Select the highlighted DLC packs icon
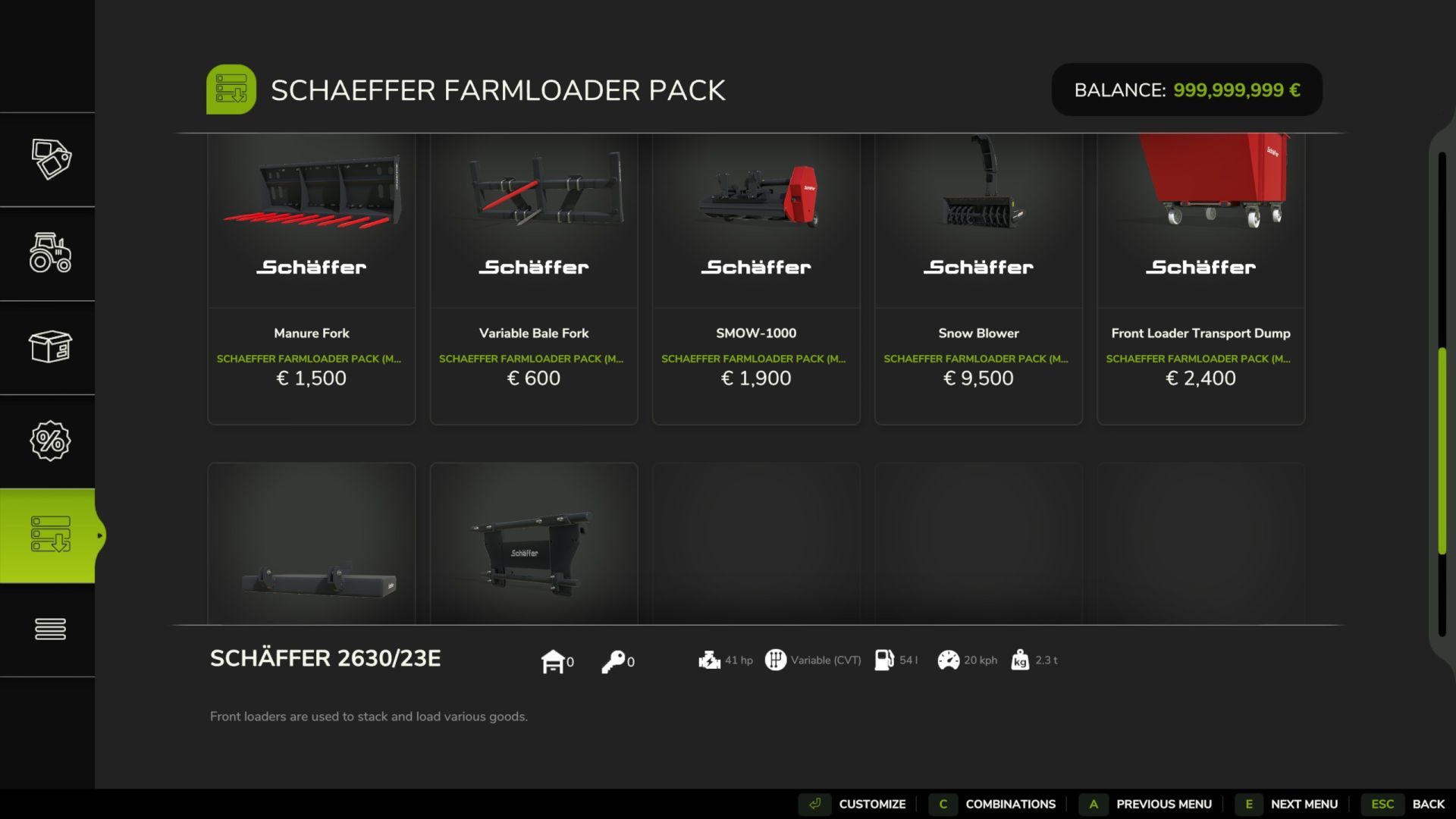The height and width of the screenshot is (819, 1456). pyautogui.click(x=50, y=535)
